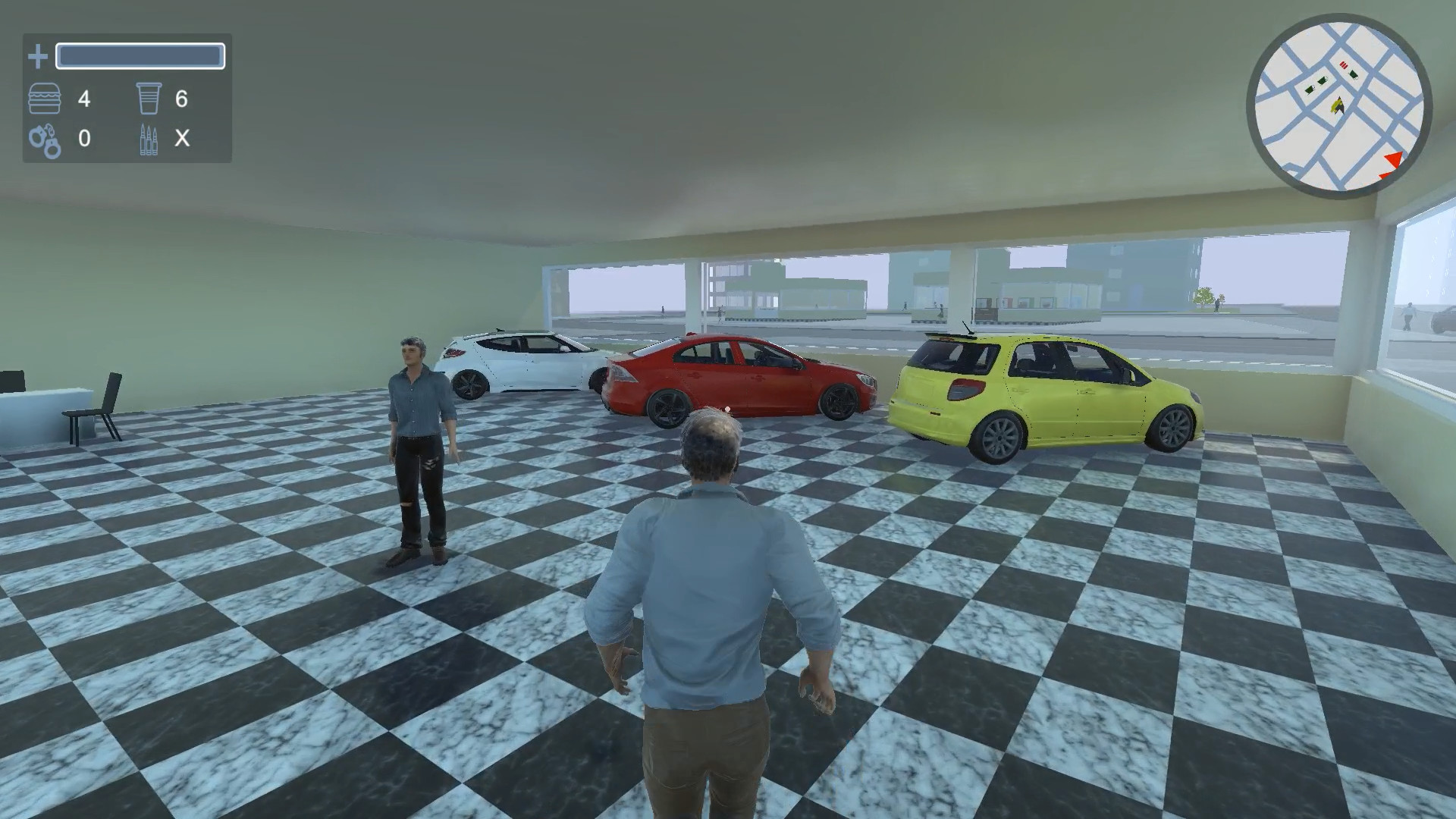Click the arrest count showing 0
Image resolution: width=1456 pixels, height=819 pixels.
(x=85, y=140)
